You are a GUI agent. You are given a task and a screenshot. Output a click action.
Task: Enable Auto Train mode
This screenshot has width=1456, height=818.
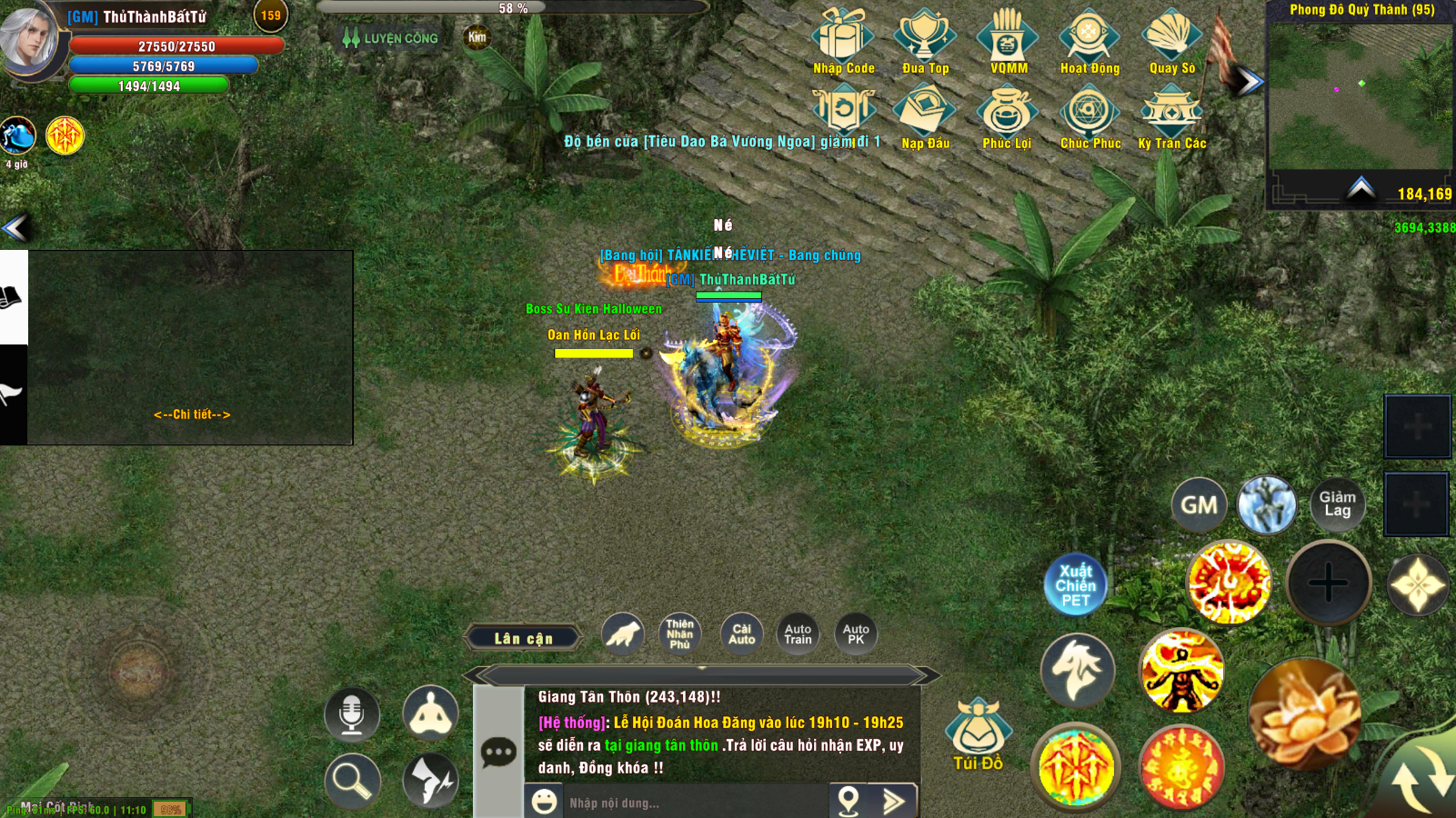(x=797, y=633)
